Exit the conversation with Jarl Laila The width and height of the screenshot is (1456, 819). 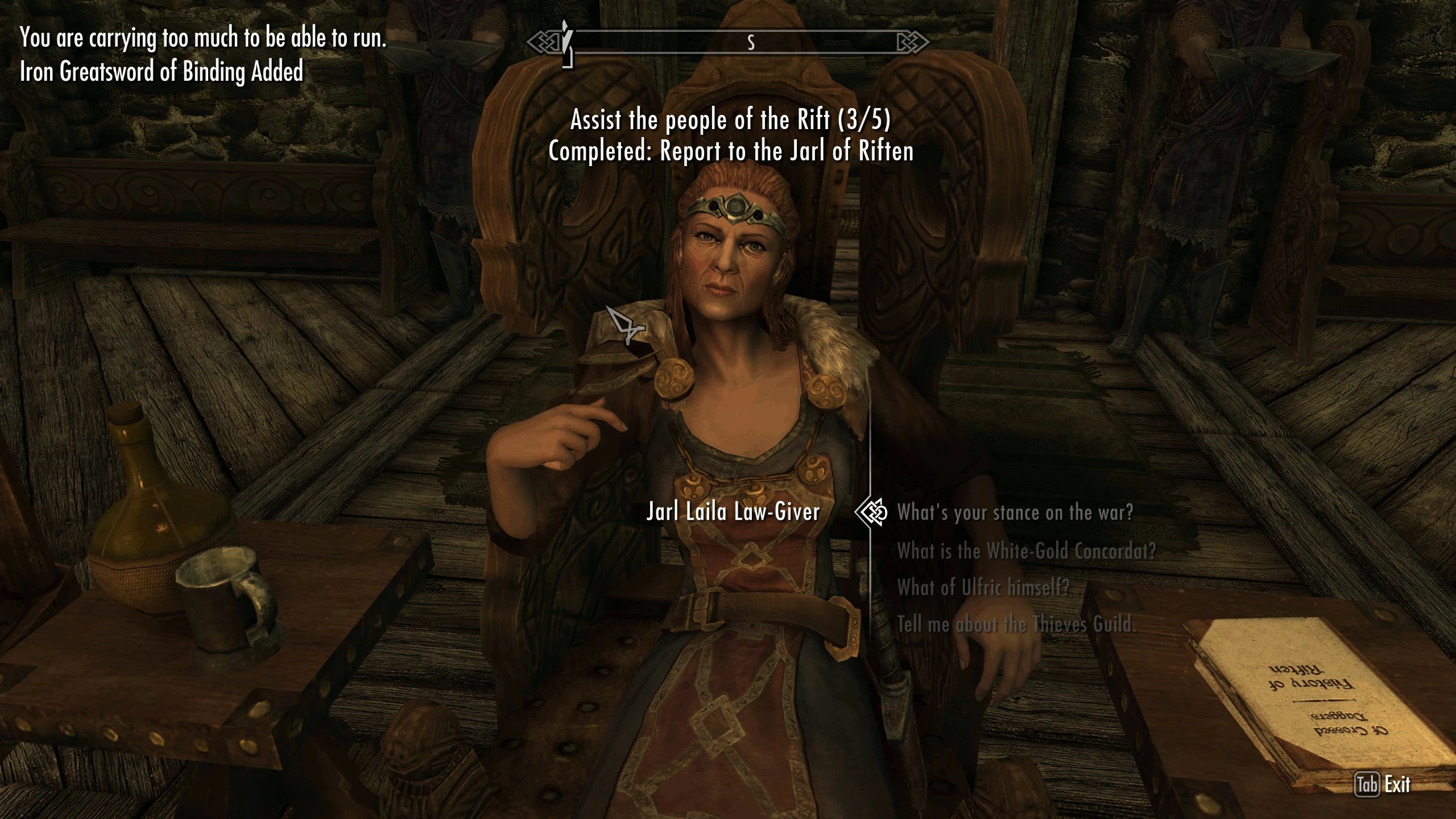click(1382, 785)
